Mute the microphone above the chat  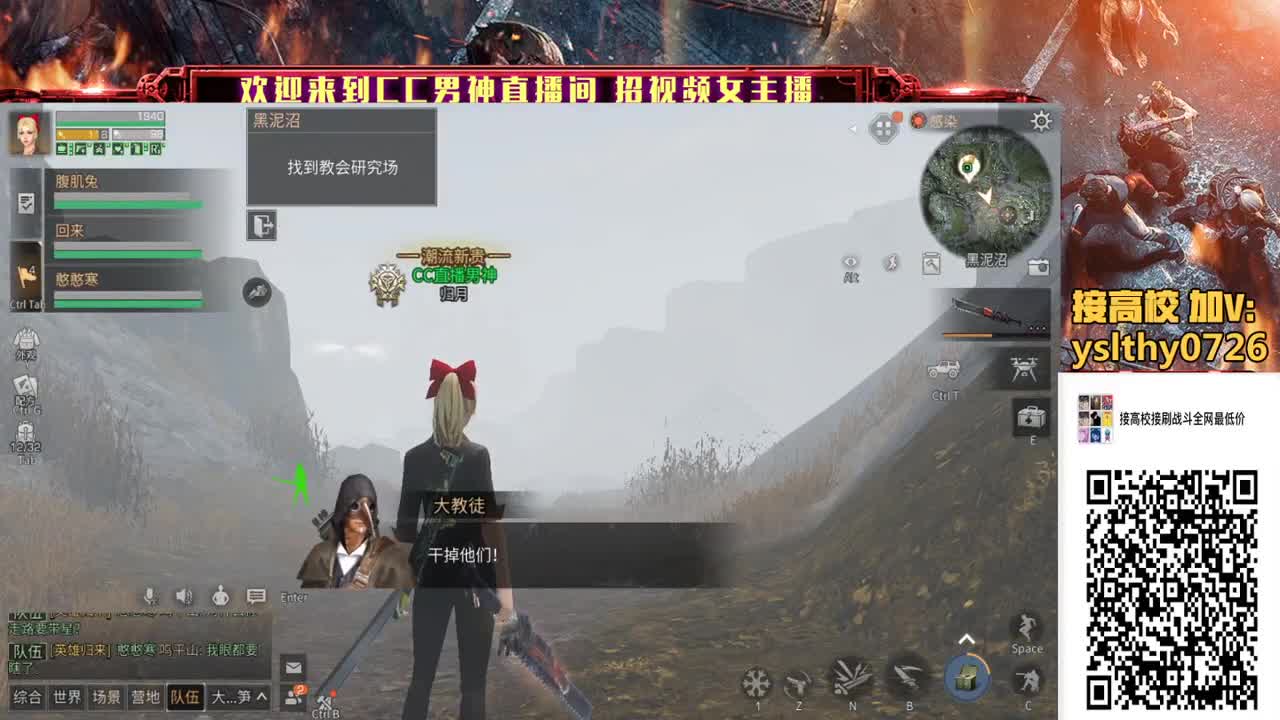pyautogui.click(x=148, y=597)
